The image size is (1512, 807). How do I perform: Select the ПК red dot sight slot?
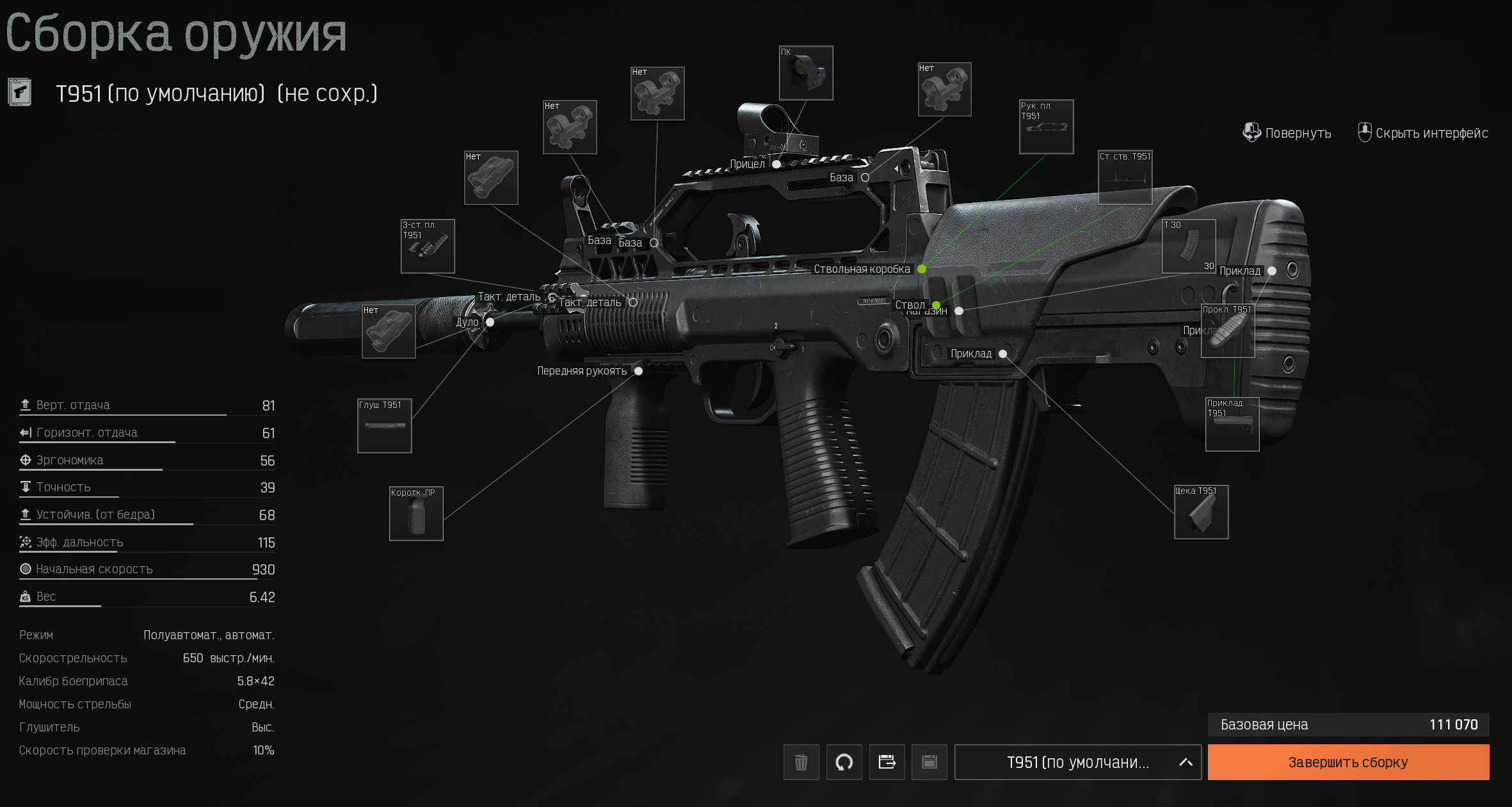pos(806,73)
